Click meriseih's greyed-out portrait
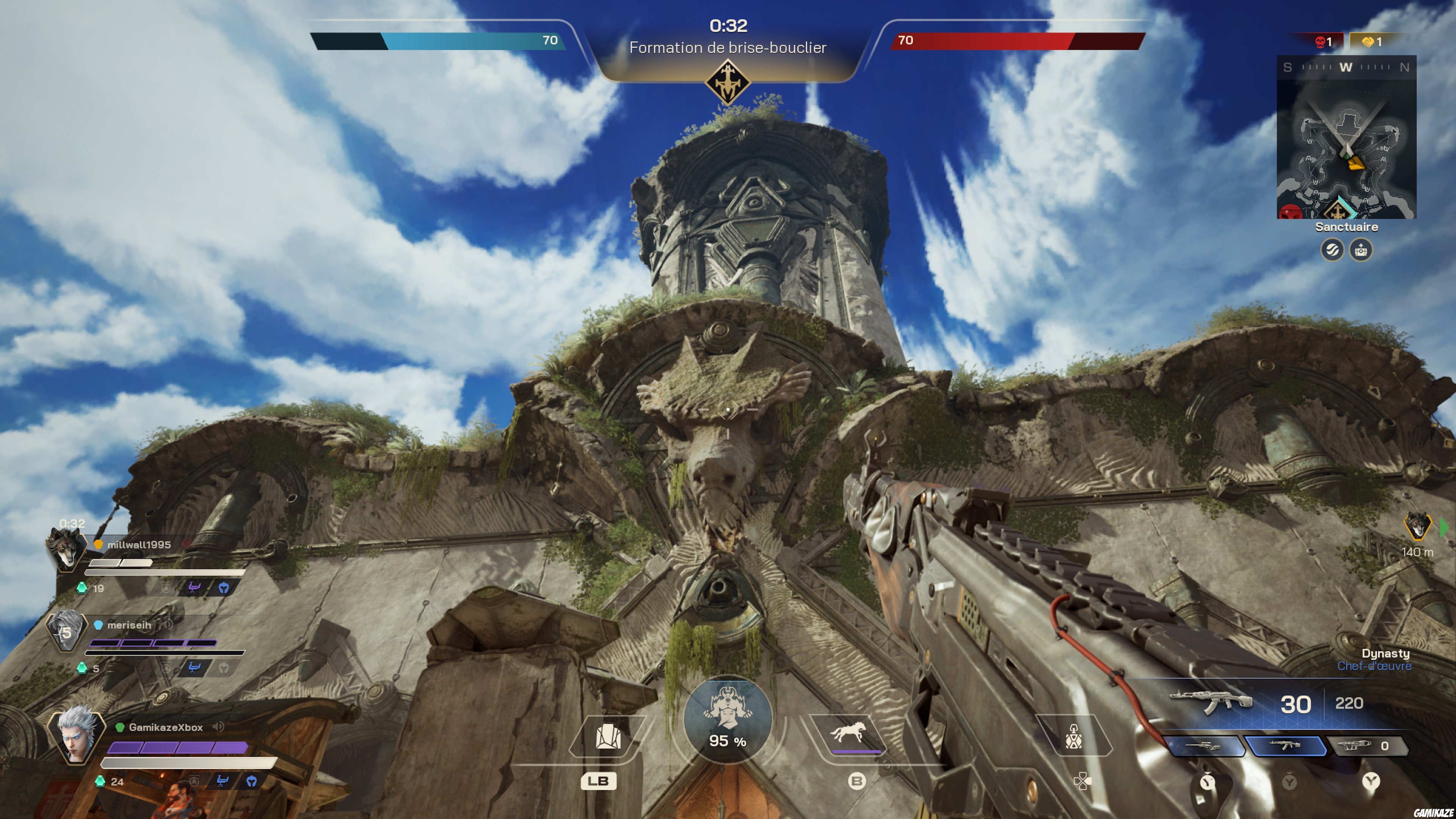This screenshot has width=1456, height=819. (x=66, y=630)
